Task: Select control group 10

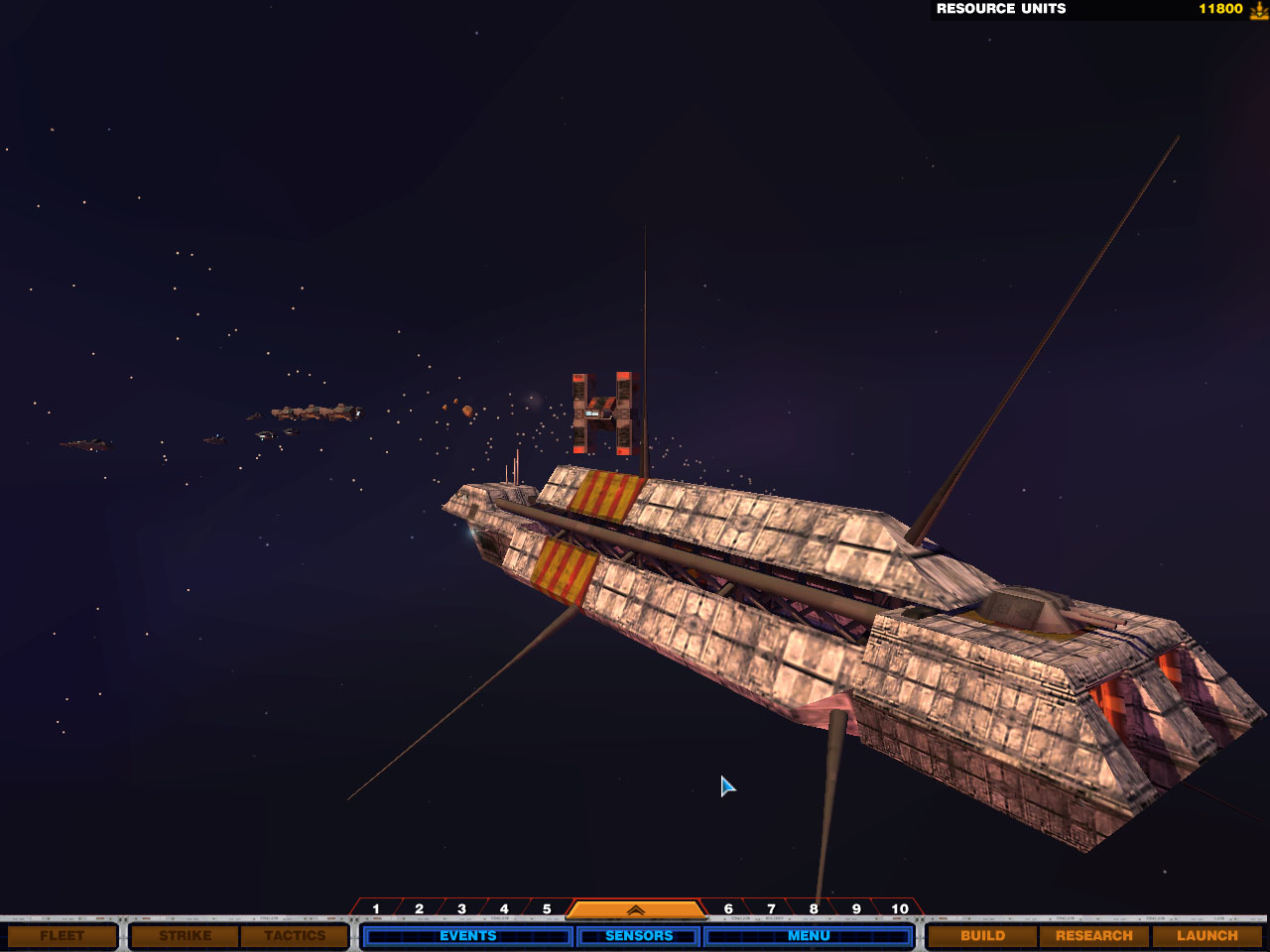Action: [900, 908]
